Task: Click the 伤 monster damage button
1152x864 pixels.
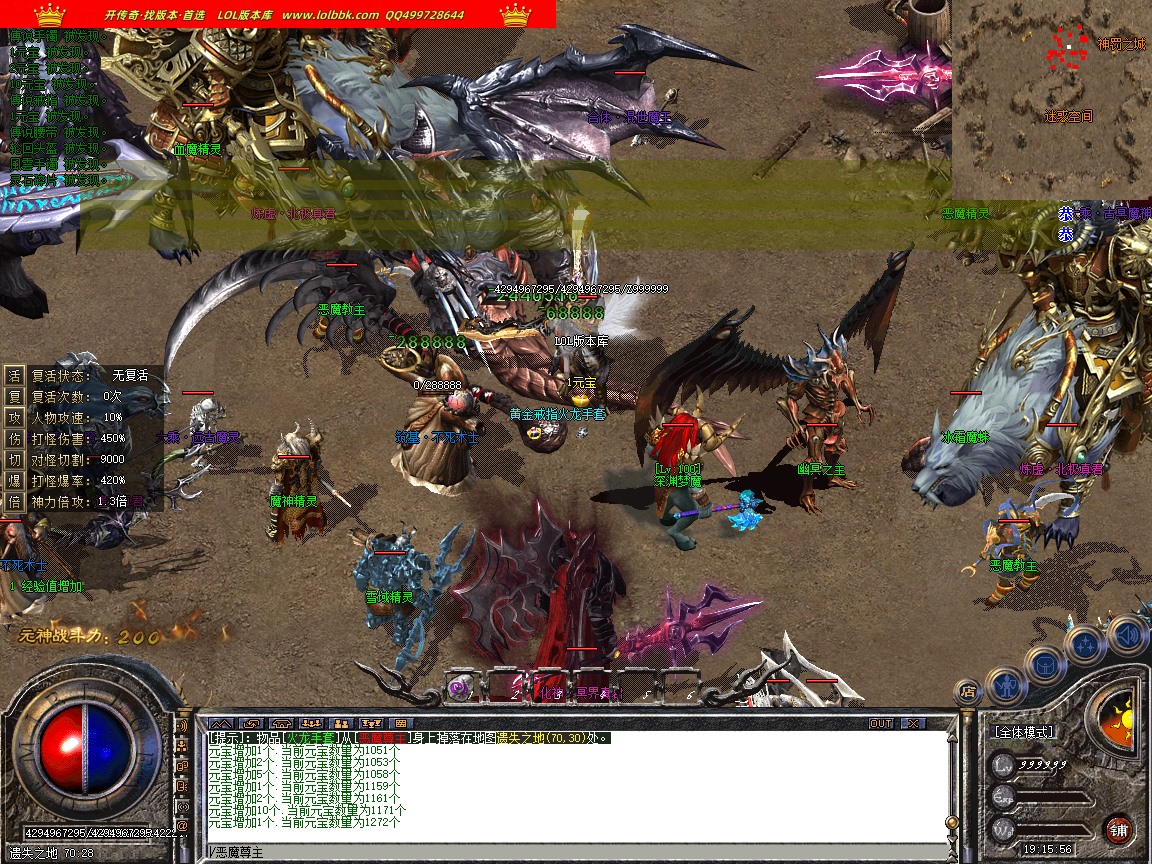Action: [x=14, y=438]
